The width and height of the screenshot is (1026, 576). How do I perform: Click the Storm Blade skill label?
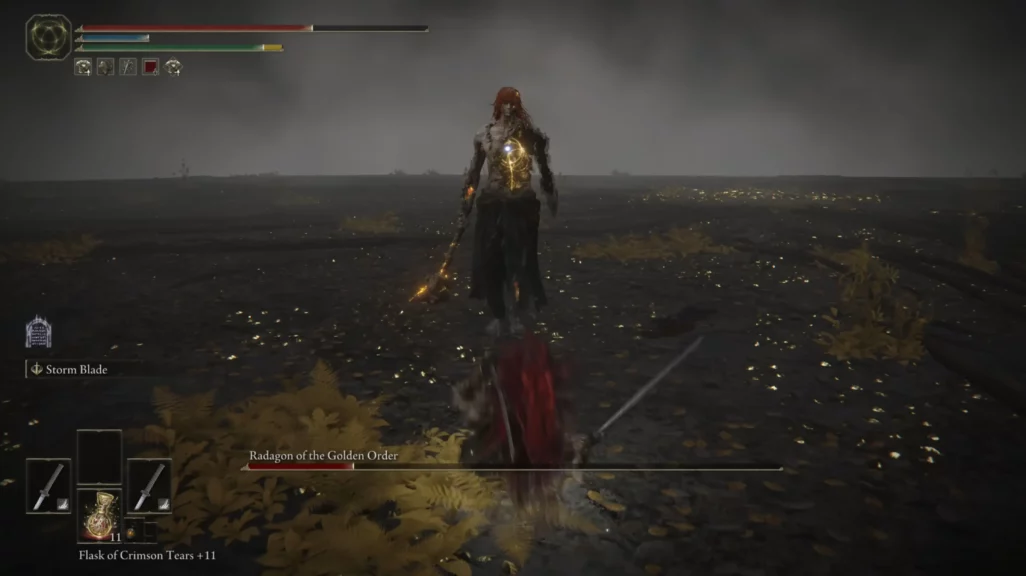pyautogui.click(x=76, y=369)
